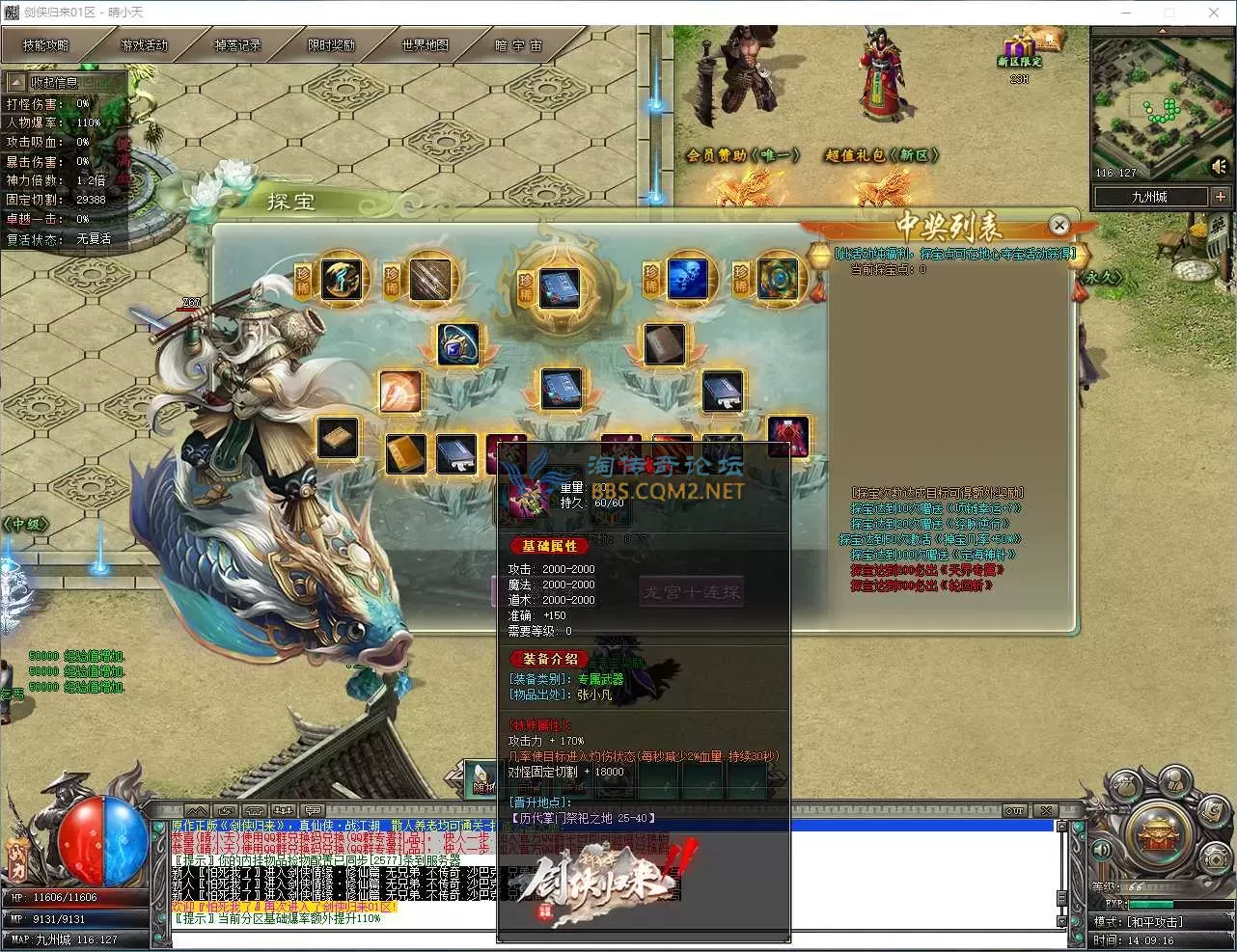Image resolution: width=1237 pixels, height=952 pixels.
Task: Open the 掉落记录 drop records menu
Action: (237, 45)
